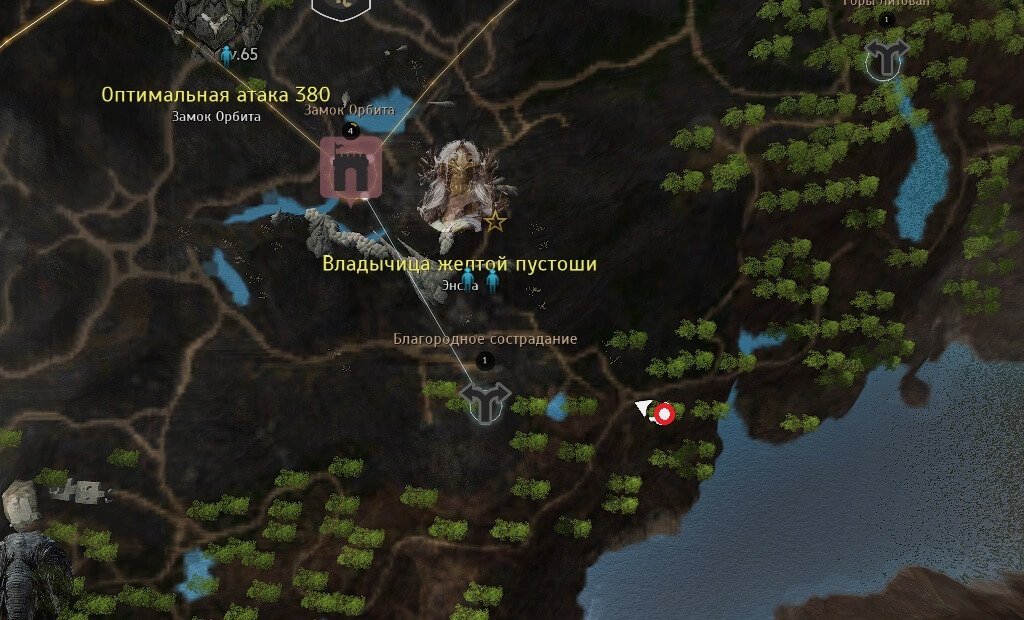Select the Замок Орбита castle node marker

coord(350,170)
